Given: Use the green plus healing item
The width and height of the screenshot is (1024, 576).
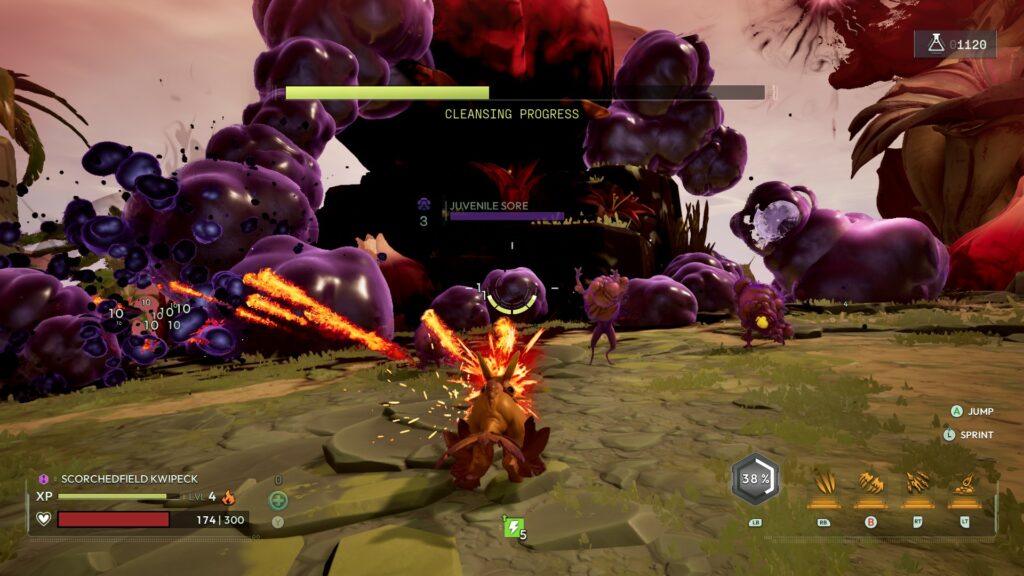Looking at the screenshot, I should (x=278, y=500).
